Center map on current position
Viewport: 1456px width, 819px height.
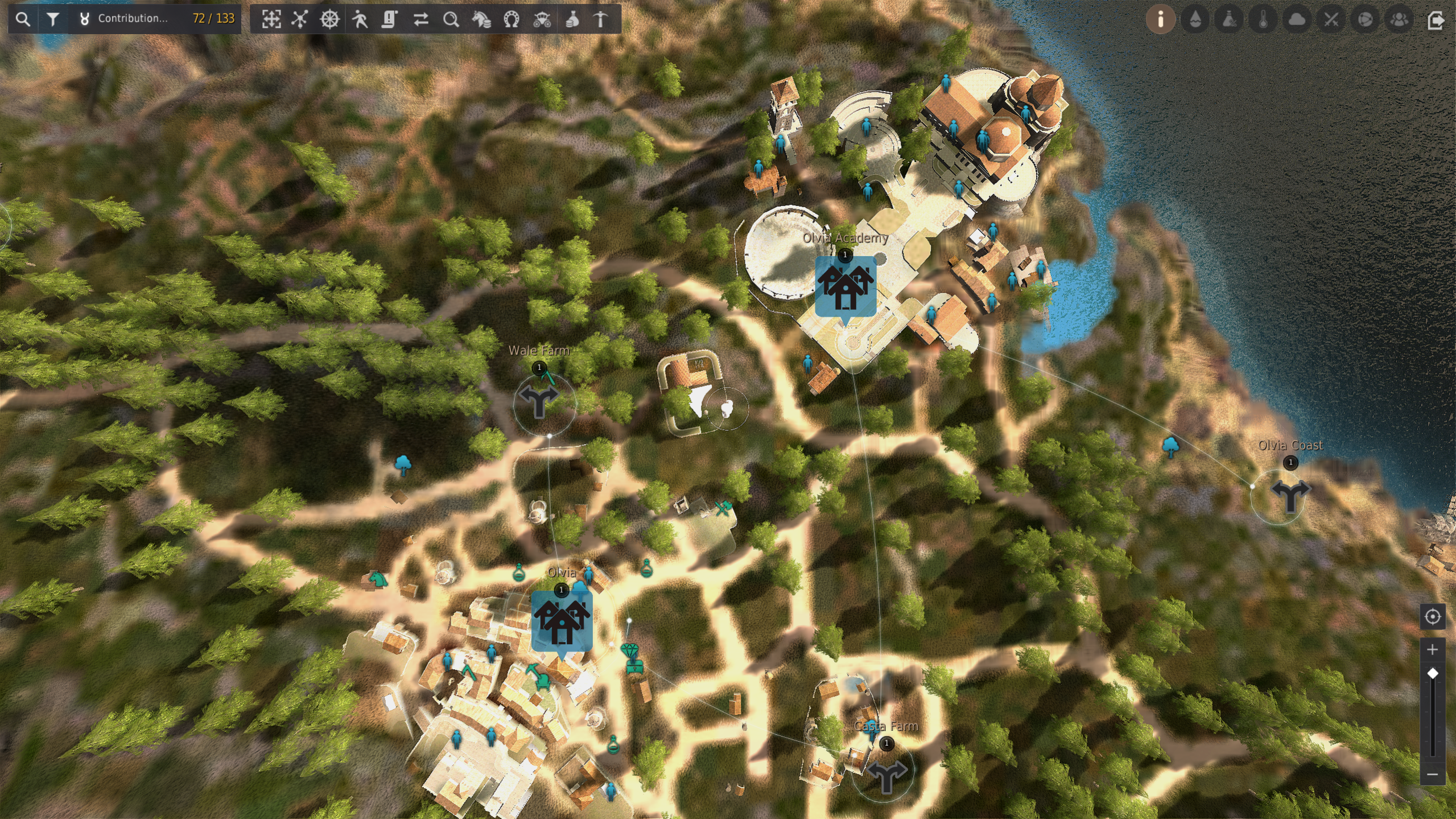pos(1432,616)
